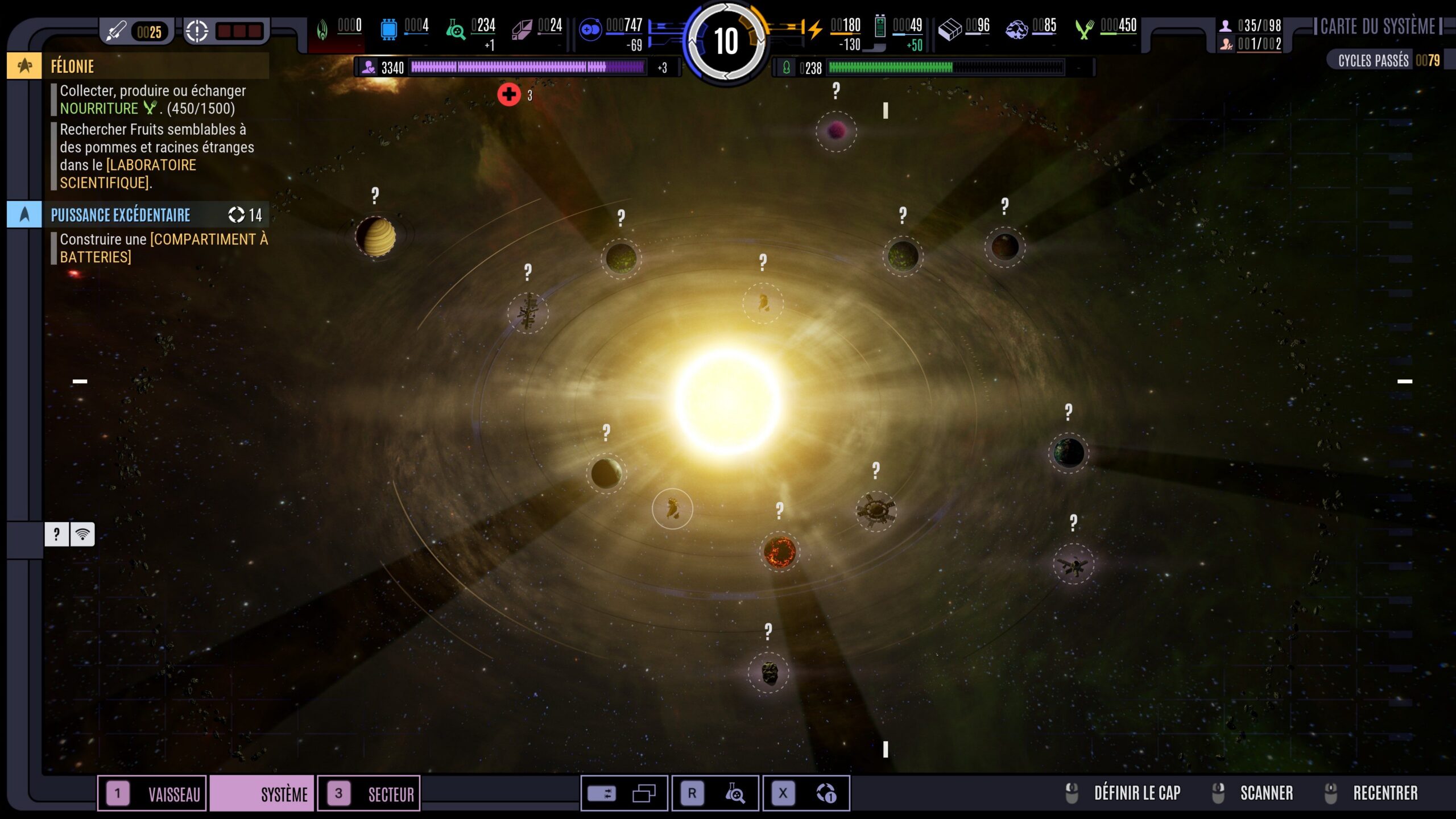
Task: Switch to the Vaisseau tab
Action: pyautogui.click(x=152, y=793)
